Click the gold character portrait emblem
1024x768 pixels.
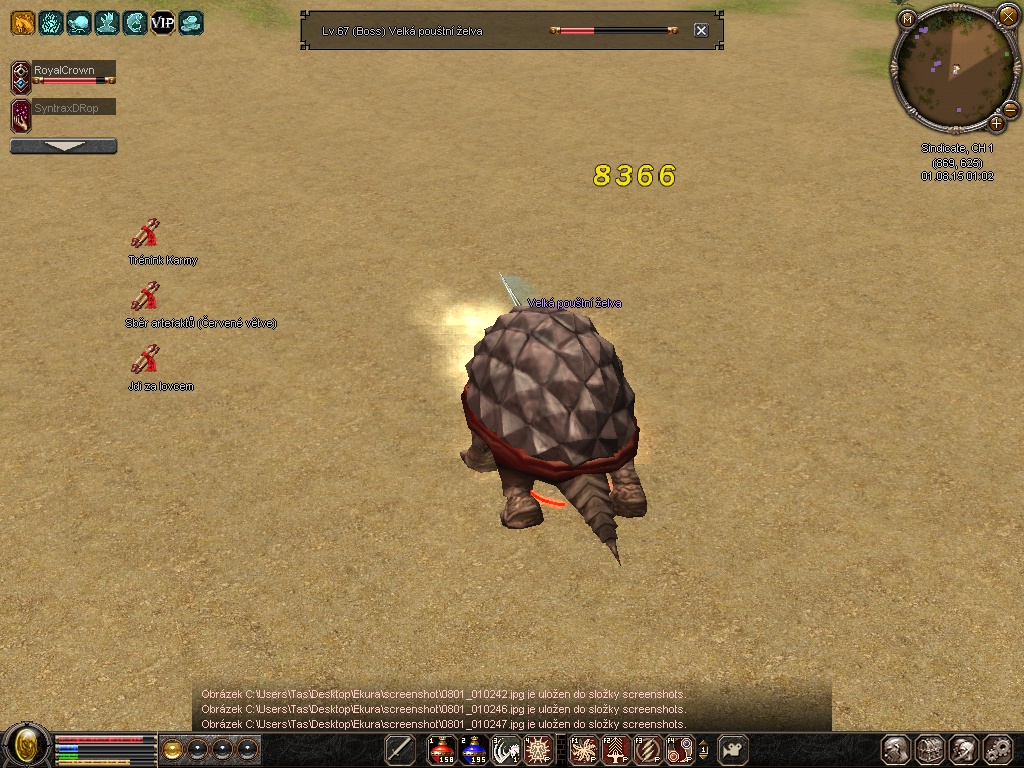pyautogui.click(x=27, y=745)
